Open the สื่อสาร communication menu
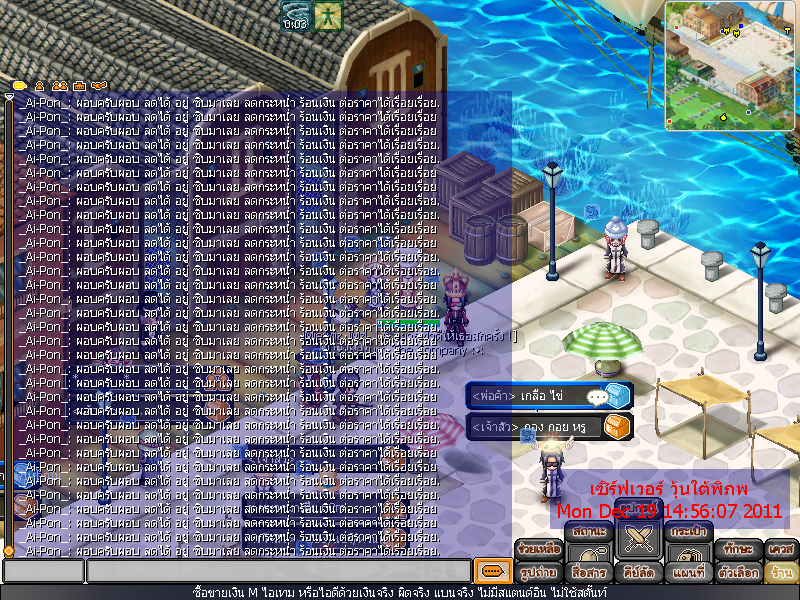Image resolution: width=800 pixels, height=600 pixels. click(588, 573)
